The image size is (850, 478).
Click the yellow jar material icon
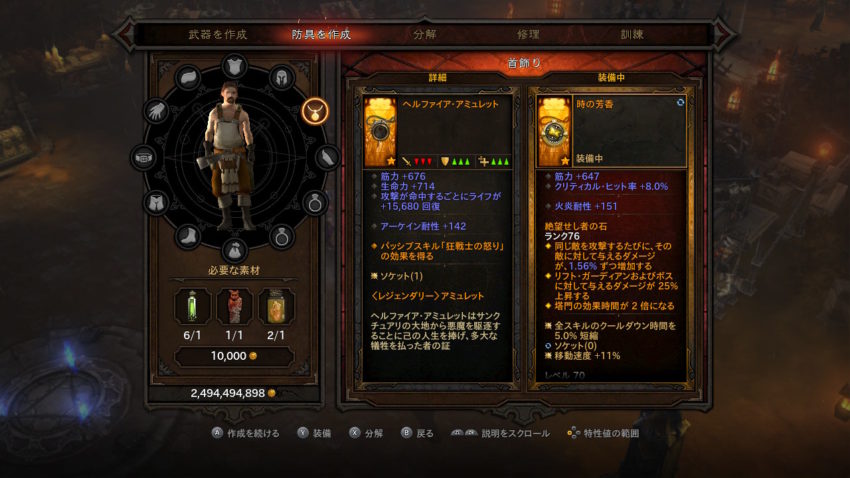276,306
